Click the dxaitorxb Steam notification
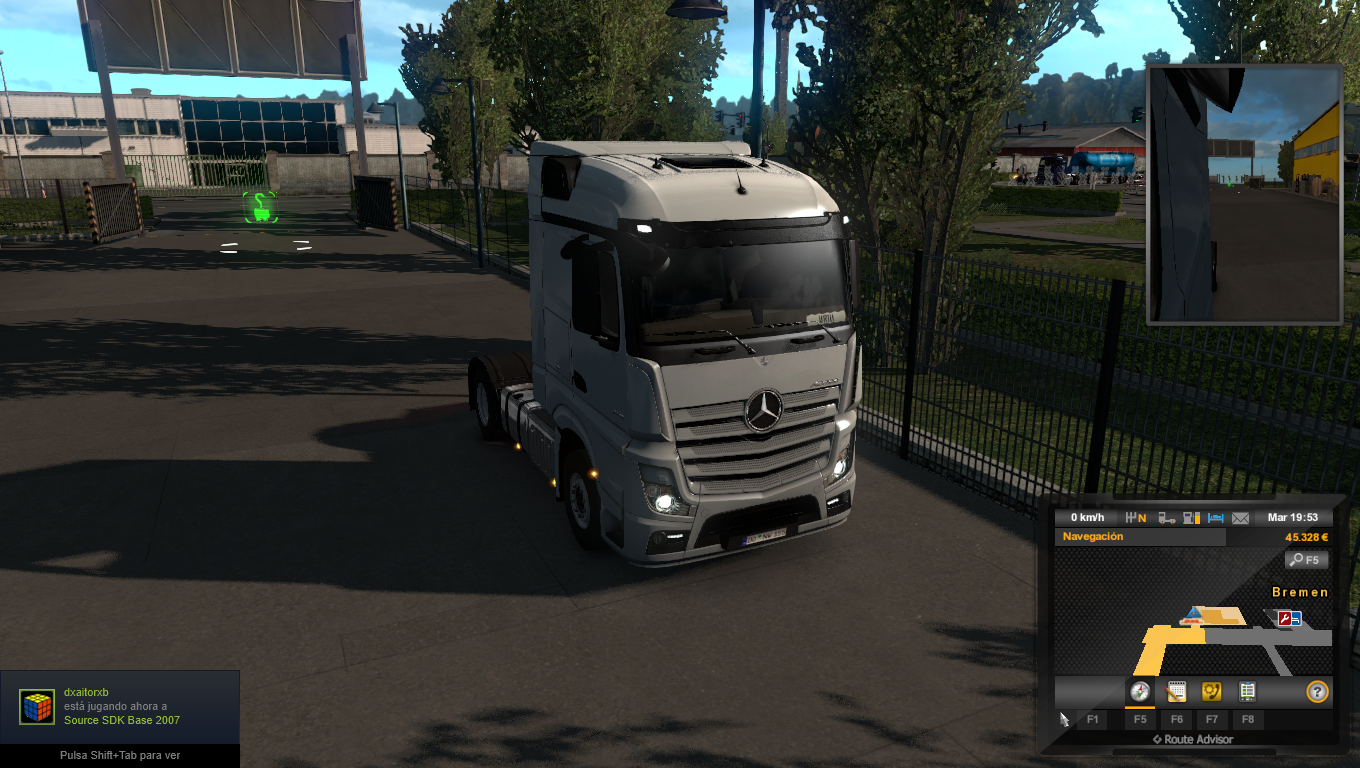The height and width of the screenshot is (768, 1360). 120,707
